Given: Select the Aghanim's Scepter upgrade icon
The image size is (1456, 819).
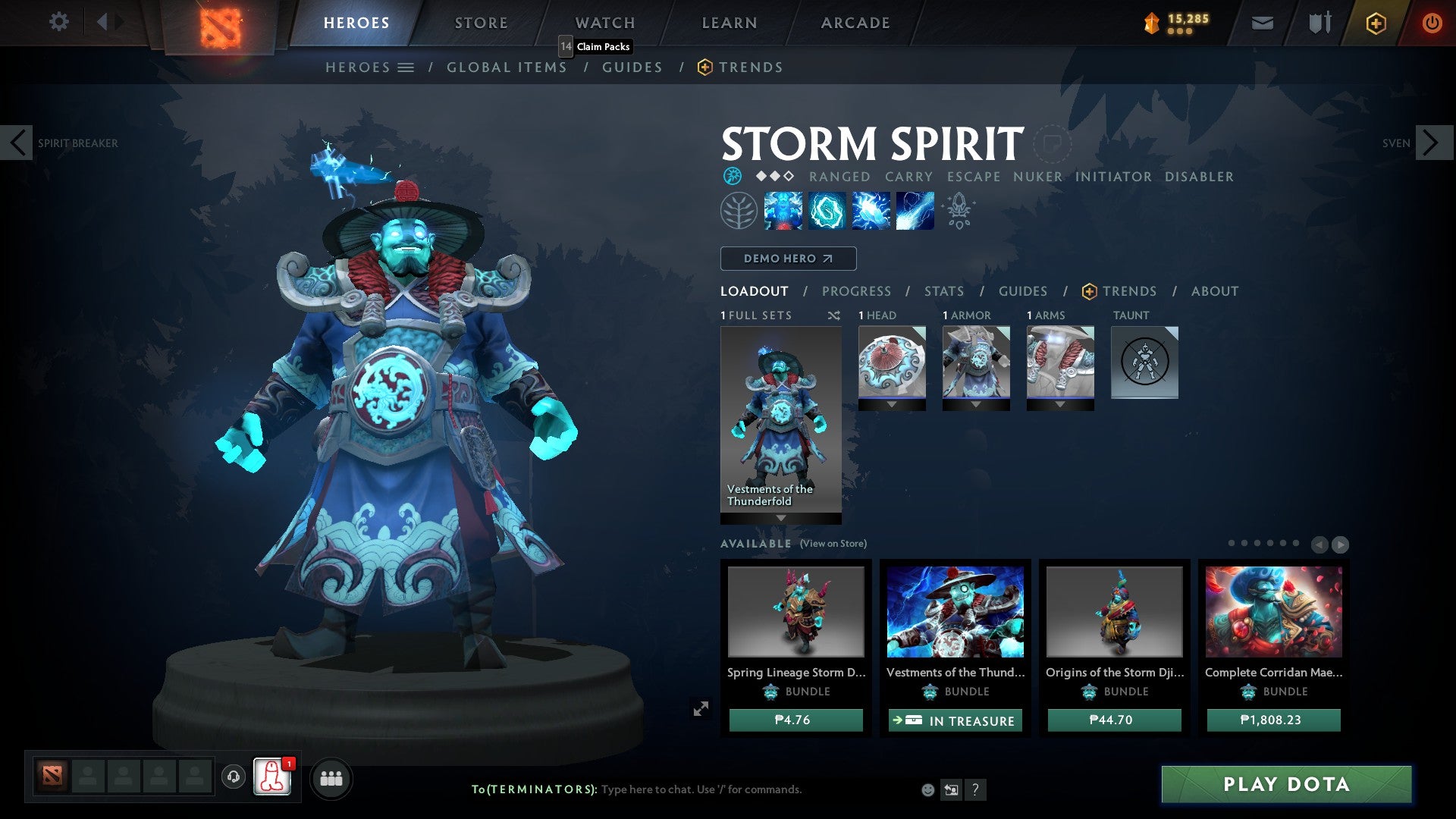Looking at the screenshot, I should [x=958, y=210].
